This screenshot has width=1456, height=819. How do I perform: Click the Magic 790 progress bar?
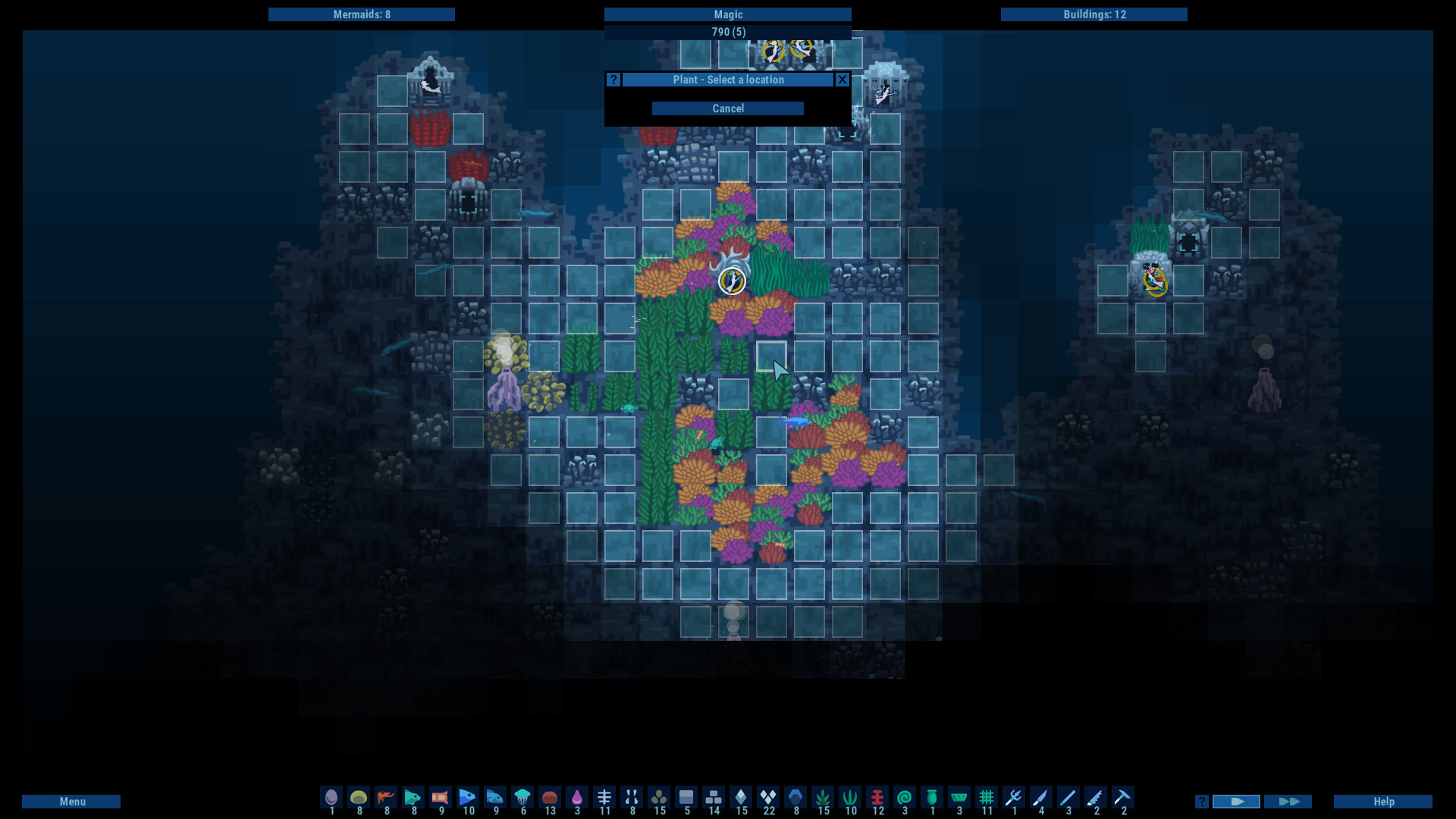pos(727,32)
